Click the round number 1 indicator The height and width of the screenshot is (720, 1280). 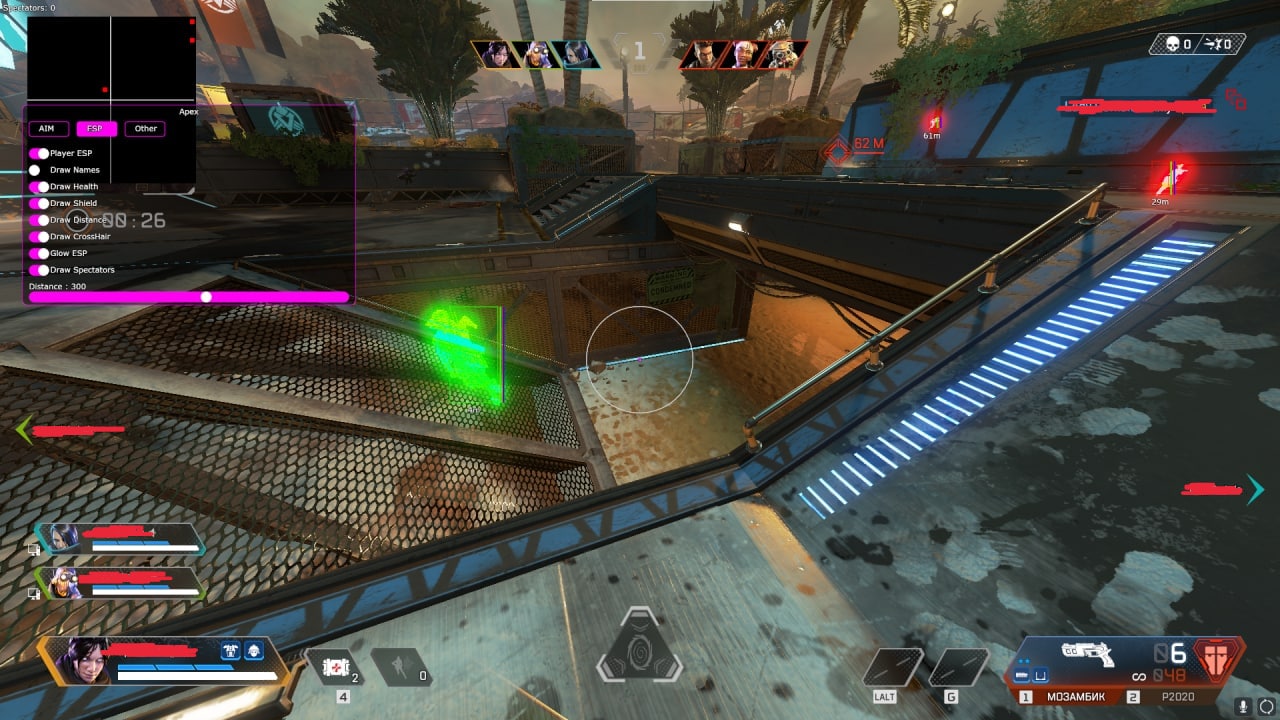tap(640, 49)
